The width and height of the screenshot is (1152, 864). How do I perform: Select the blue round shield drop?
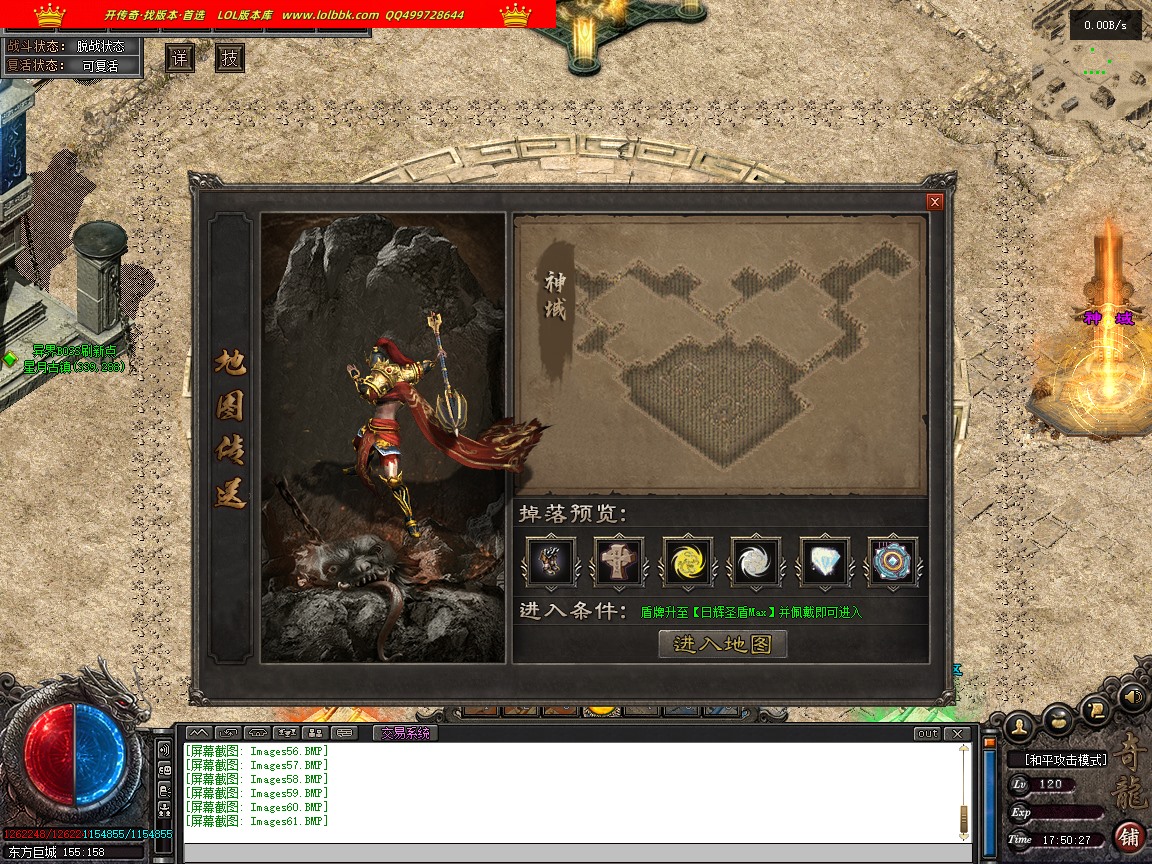coord(891,561)
